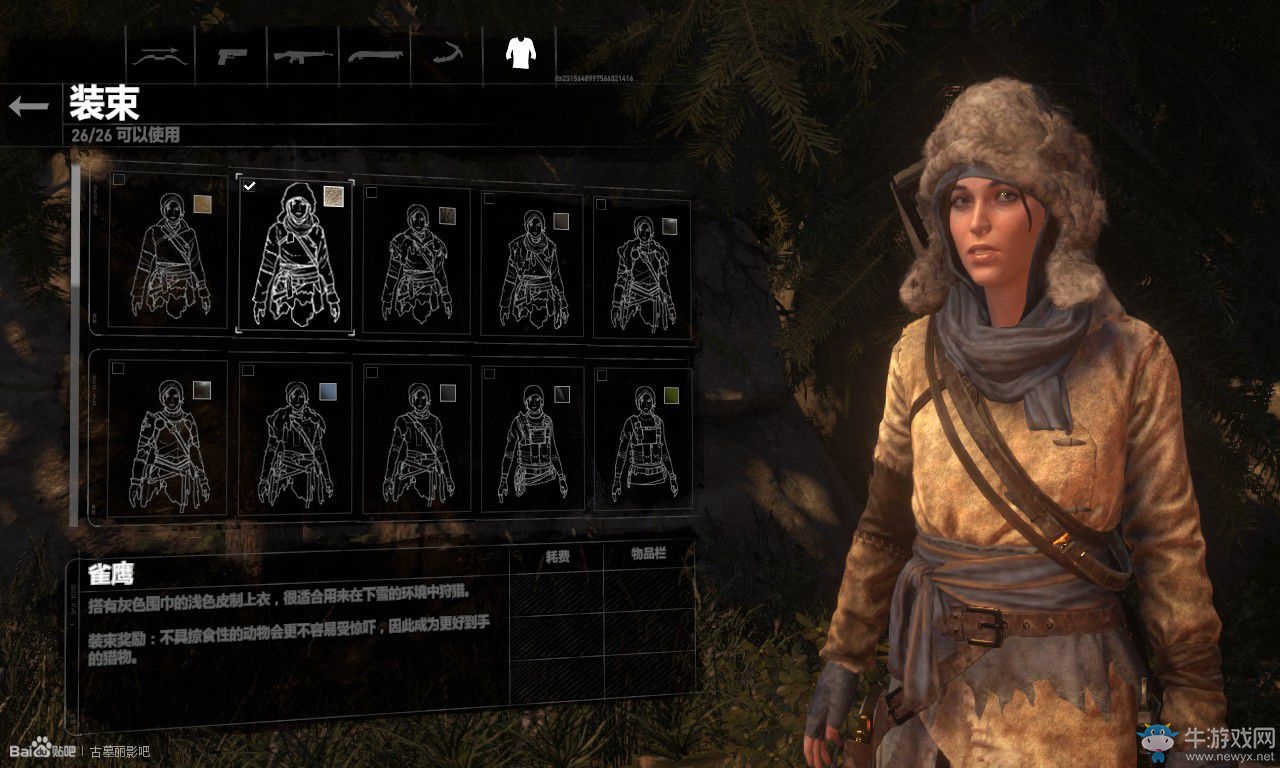Switch to the bow weapons tab
This screenshot has height=768, width=1280.
click(x=160, y=55)
